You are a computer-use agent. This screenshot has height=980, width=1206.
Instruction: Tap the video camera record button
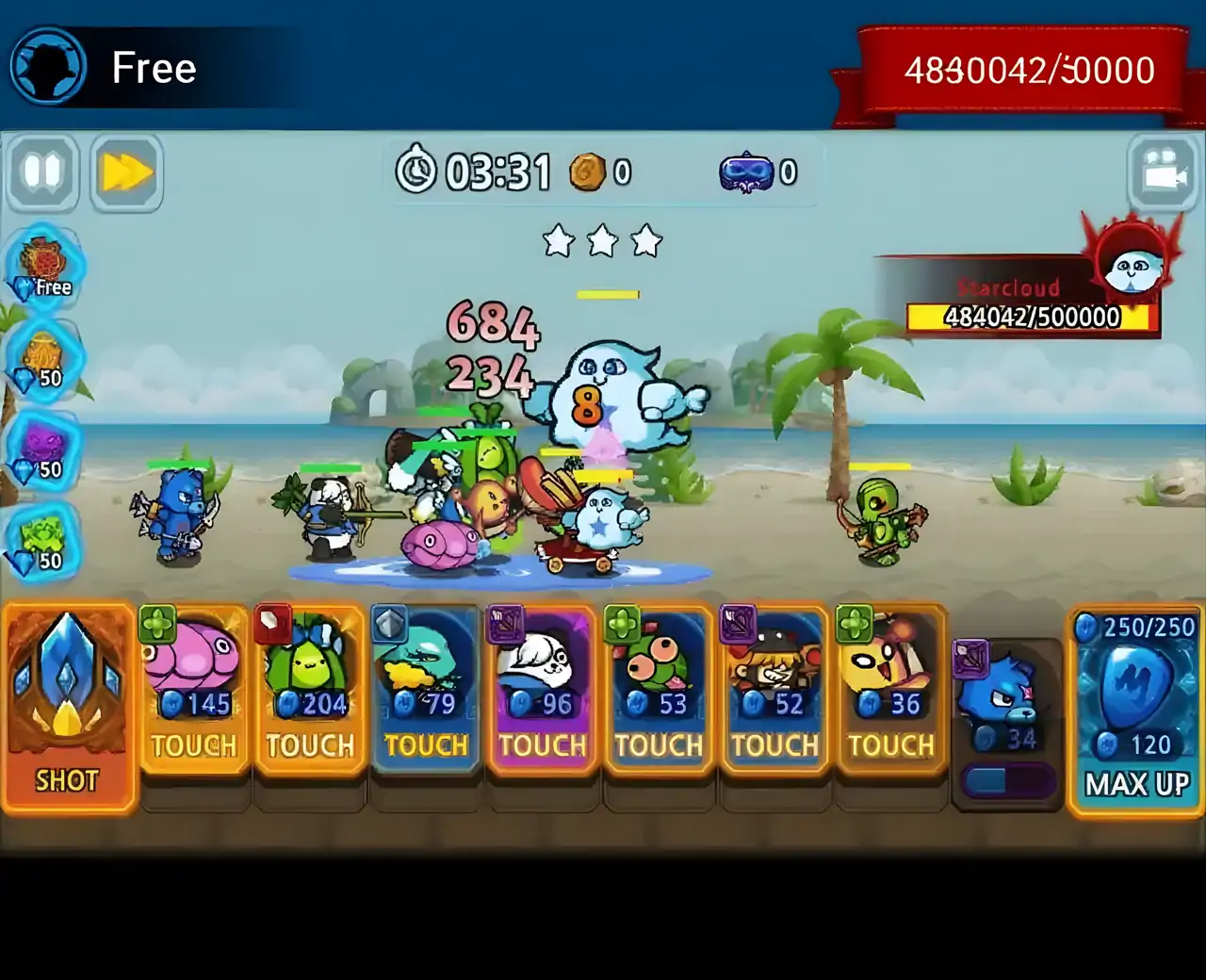(1165, 173)
